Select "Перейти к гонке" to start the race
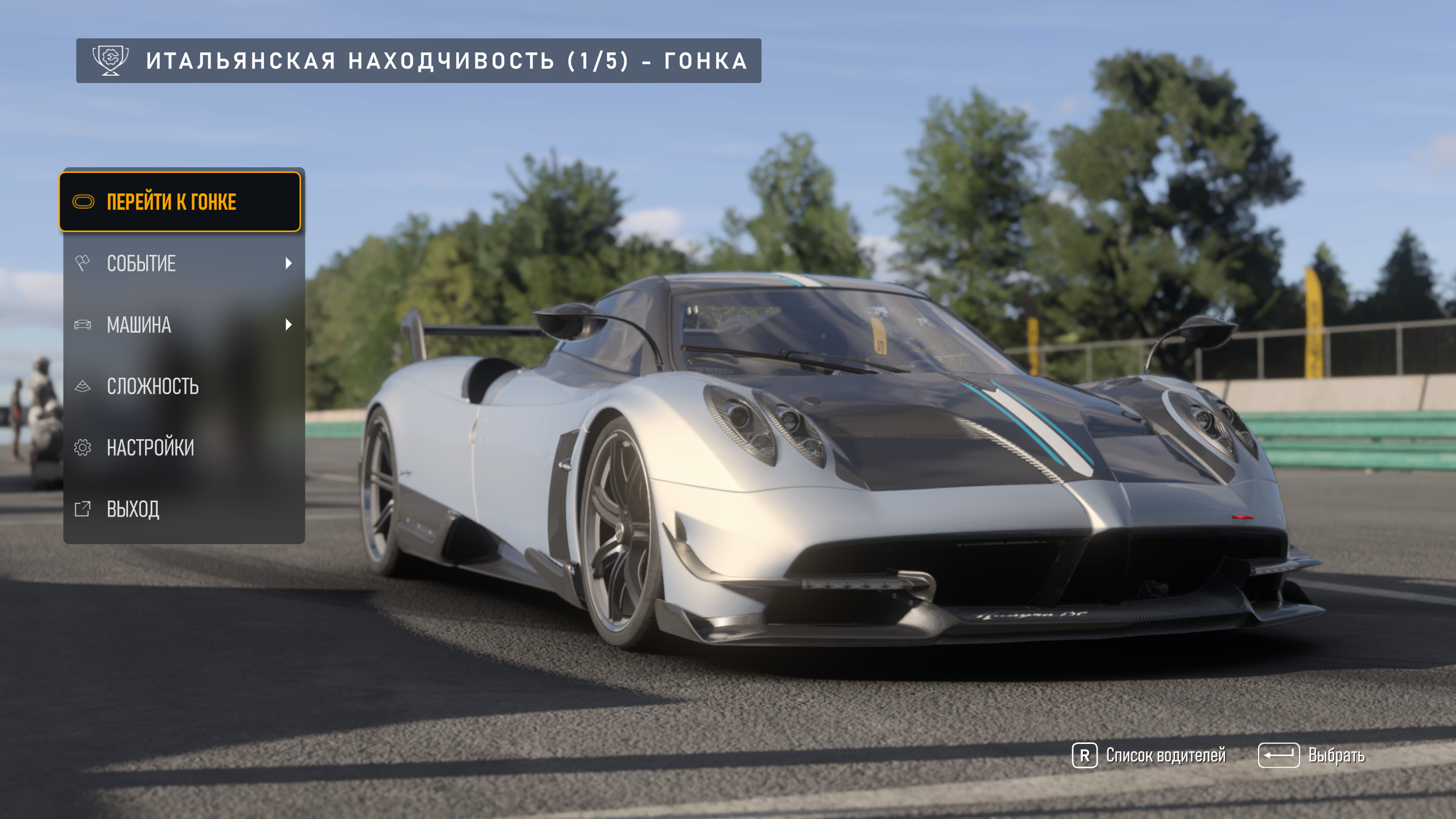The height and width of the screenshot is (819, 1456). (x=180, y=202)
